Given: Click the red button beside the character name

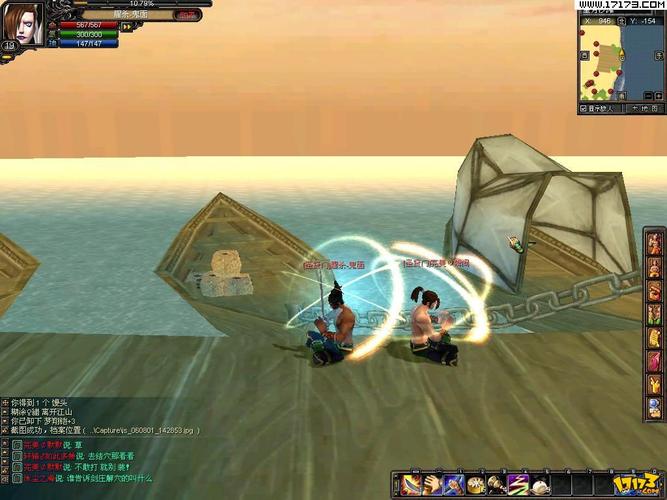Looking at the screenshot, I should pyautogui.click(x=186, y=15).
